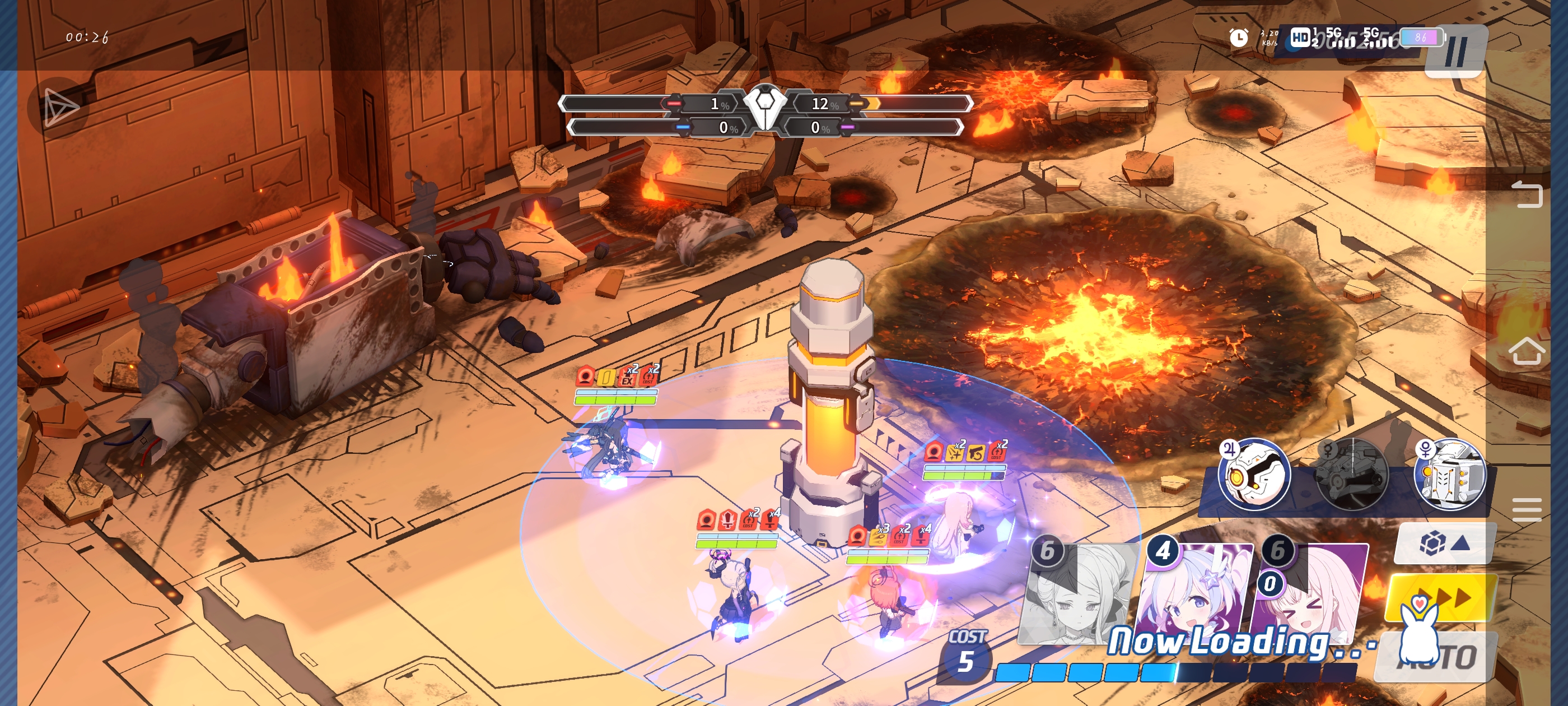Image resolution: width=1568 pixels, height=706 pixels.
Task: Go to the Android home screen
Action: [1527, 351]
